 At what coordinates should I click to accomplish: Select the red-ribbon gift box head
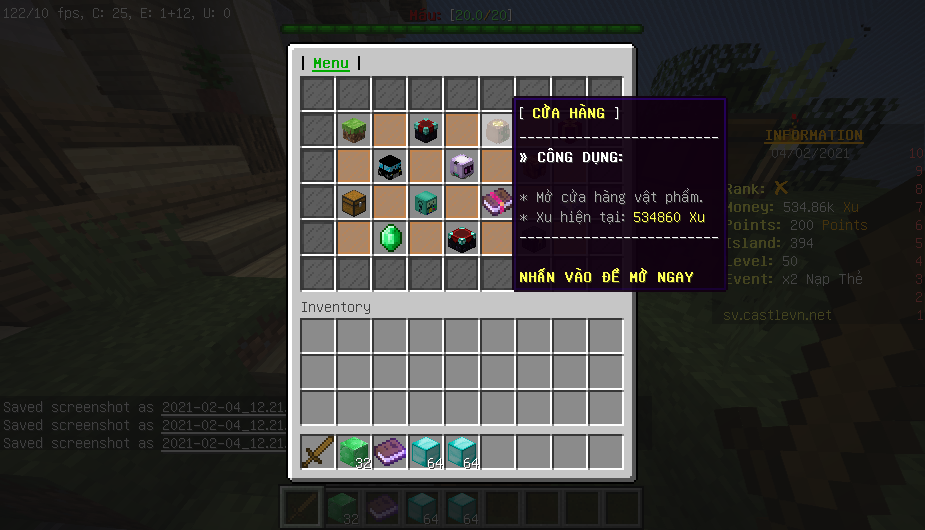click(426, 130)
